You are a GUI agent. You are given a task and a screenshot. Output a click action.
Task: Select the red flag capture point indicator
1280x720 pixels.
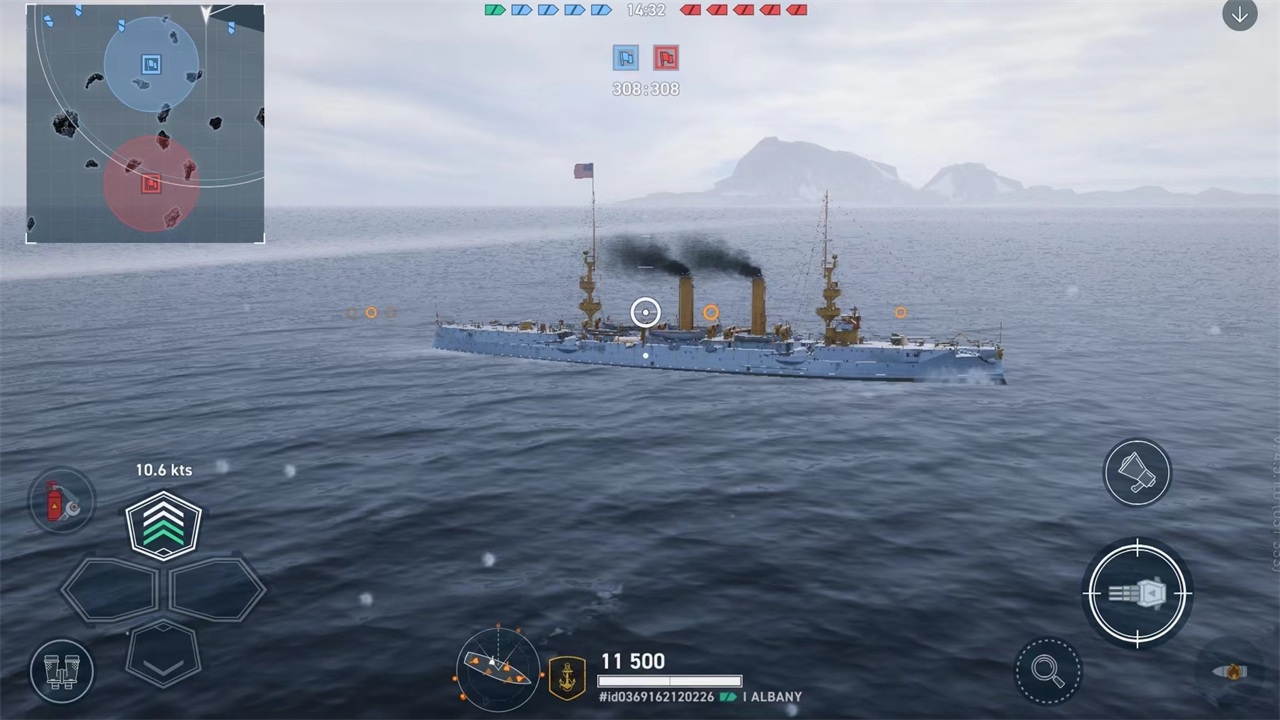click(666, 58)
